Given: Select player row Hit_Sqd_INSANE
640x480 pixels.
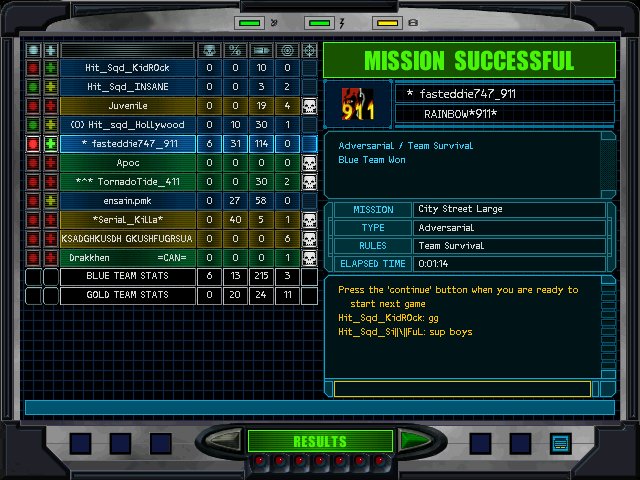Looking at the screenshot, I should (x=128, y=87).
